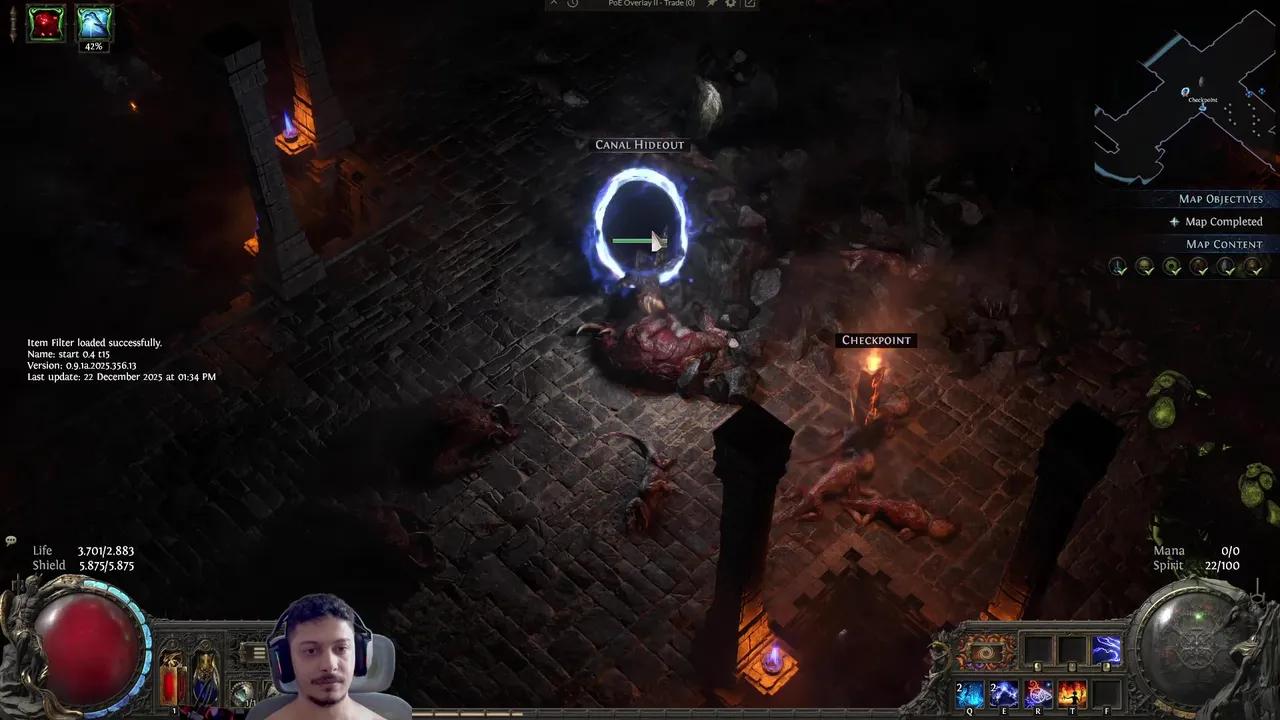The height and width of the screenshot is (720, 1280).
Task: Cast the sigil skill bound to R
Action: 1037,693
